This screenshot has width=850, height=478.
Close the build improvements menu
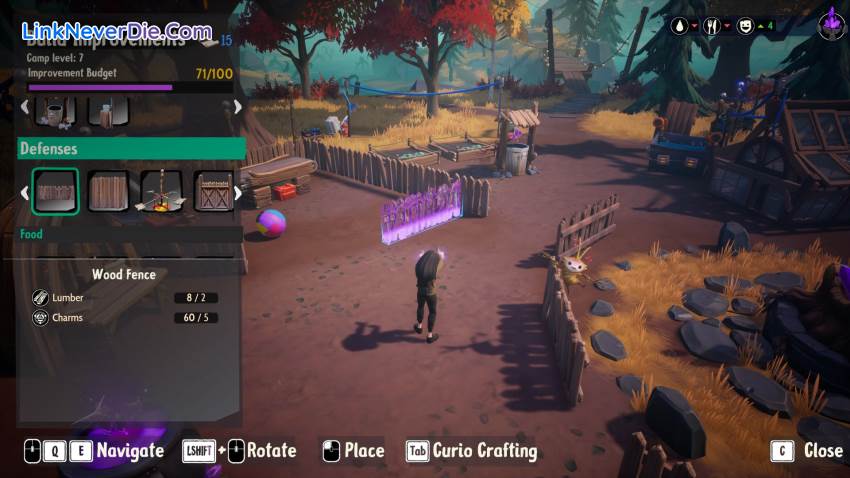810,451
